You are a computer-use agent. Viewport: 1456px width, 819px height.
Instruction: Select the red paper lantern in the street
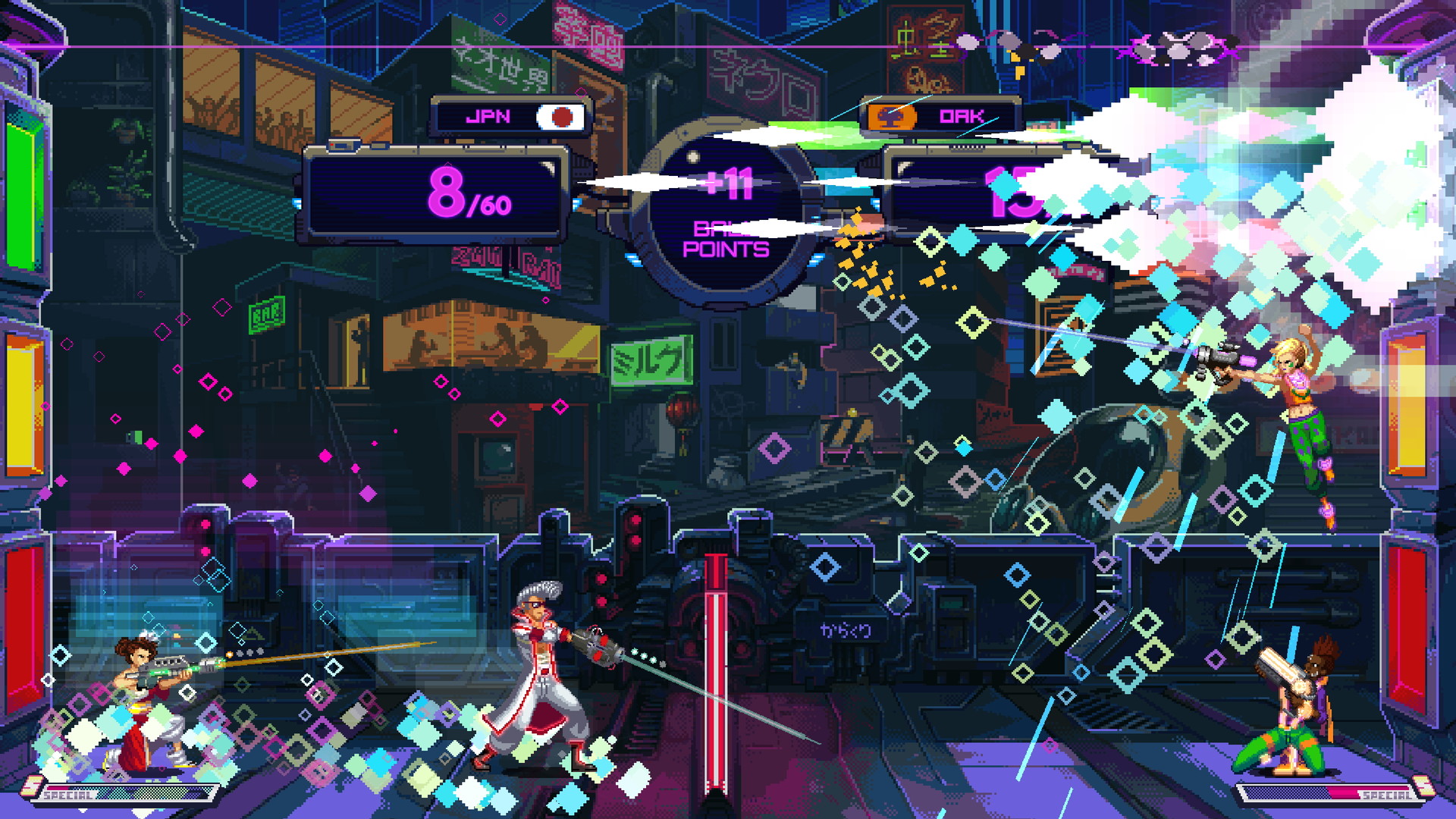point(680,406)
